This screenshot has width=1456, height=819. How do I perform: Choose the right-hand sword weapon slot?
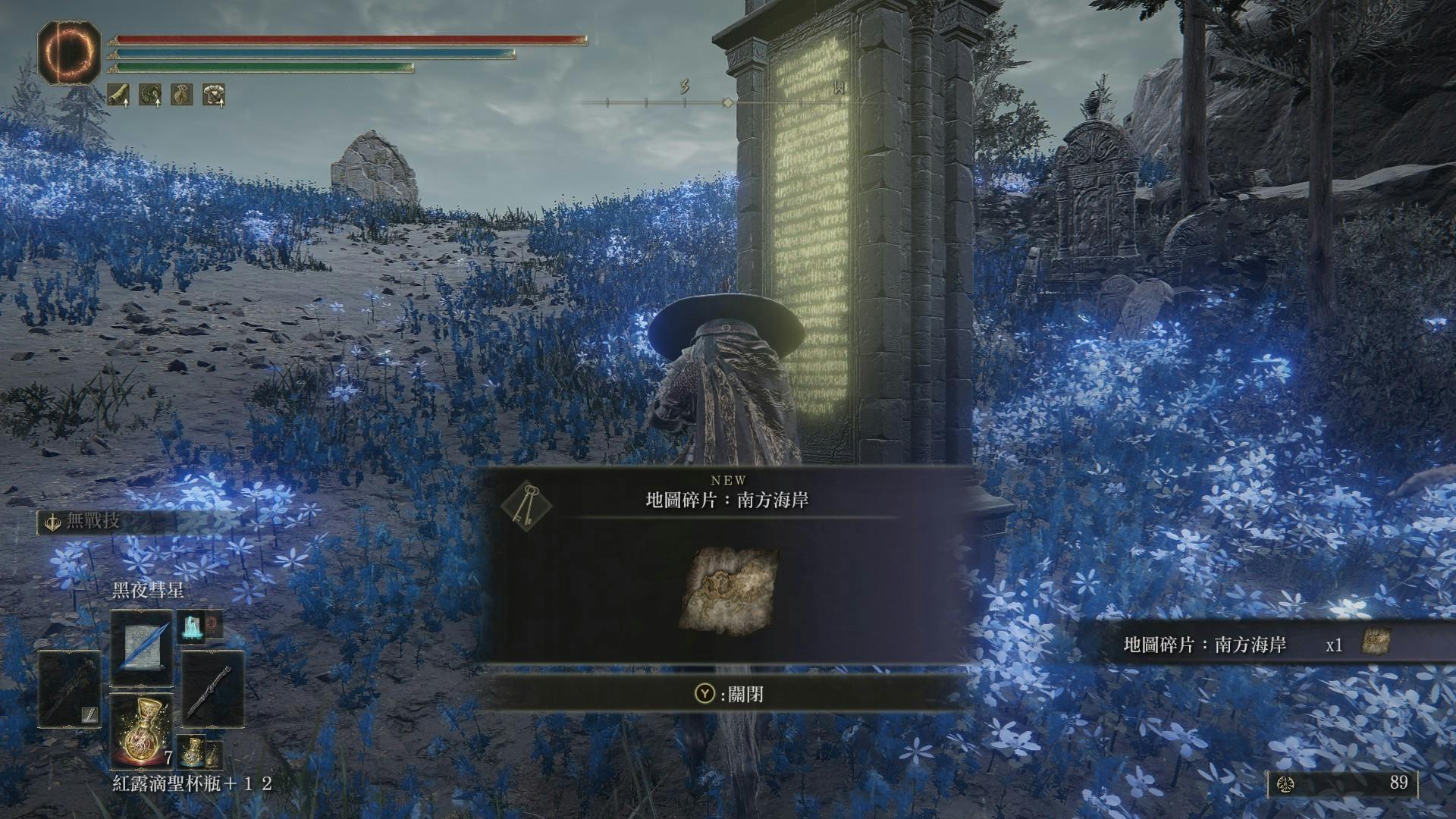click(213, 689)
